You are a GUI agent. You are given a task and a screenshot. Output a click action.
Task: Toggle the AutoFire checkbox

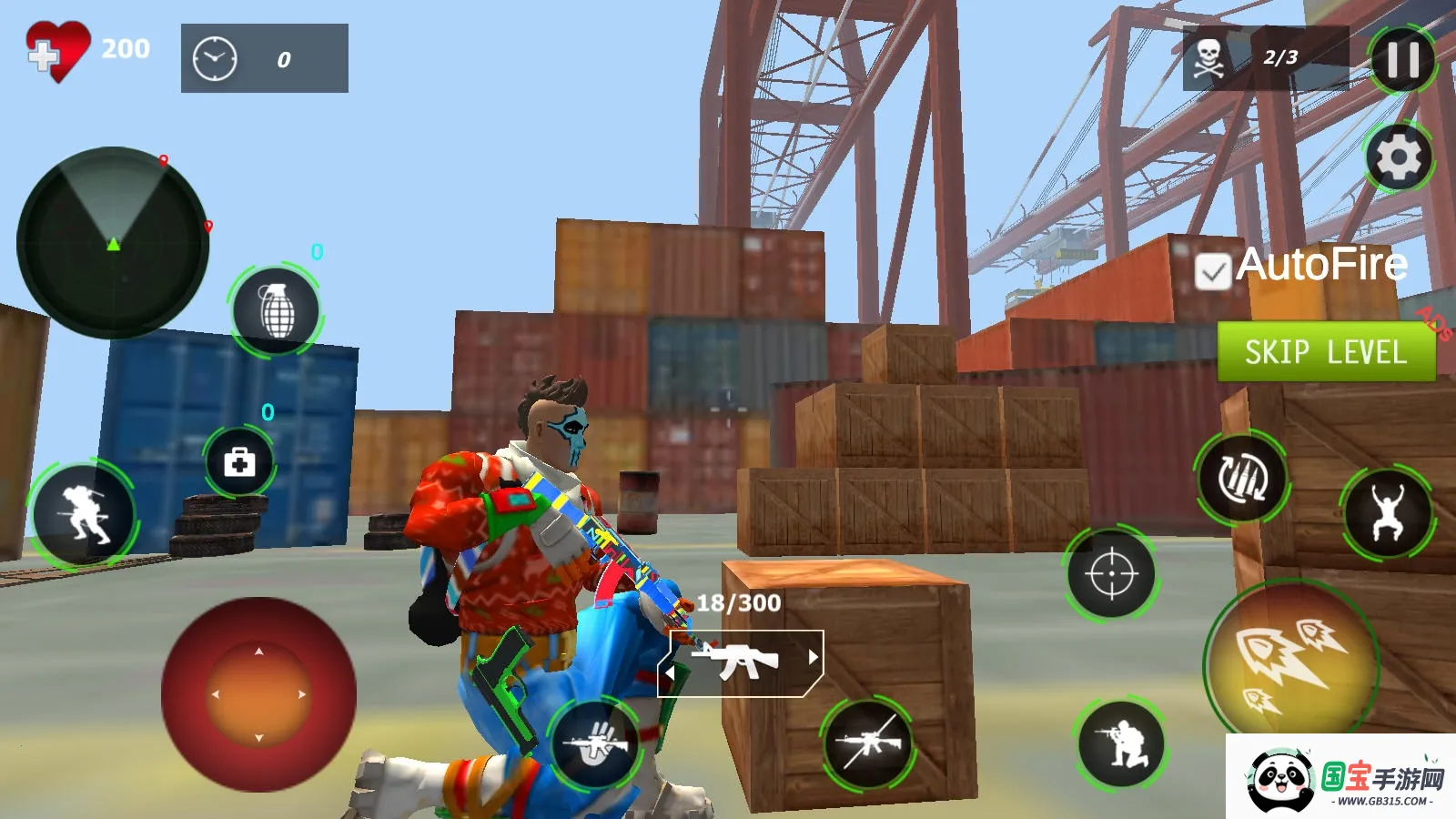[1213, 271]
